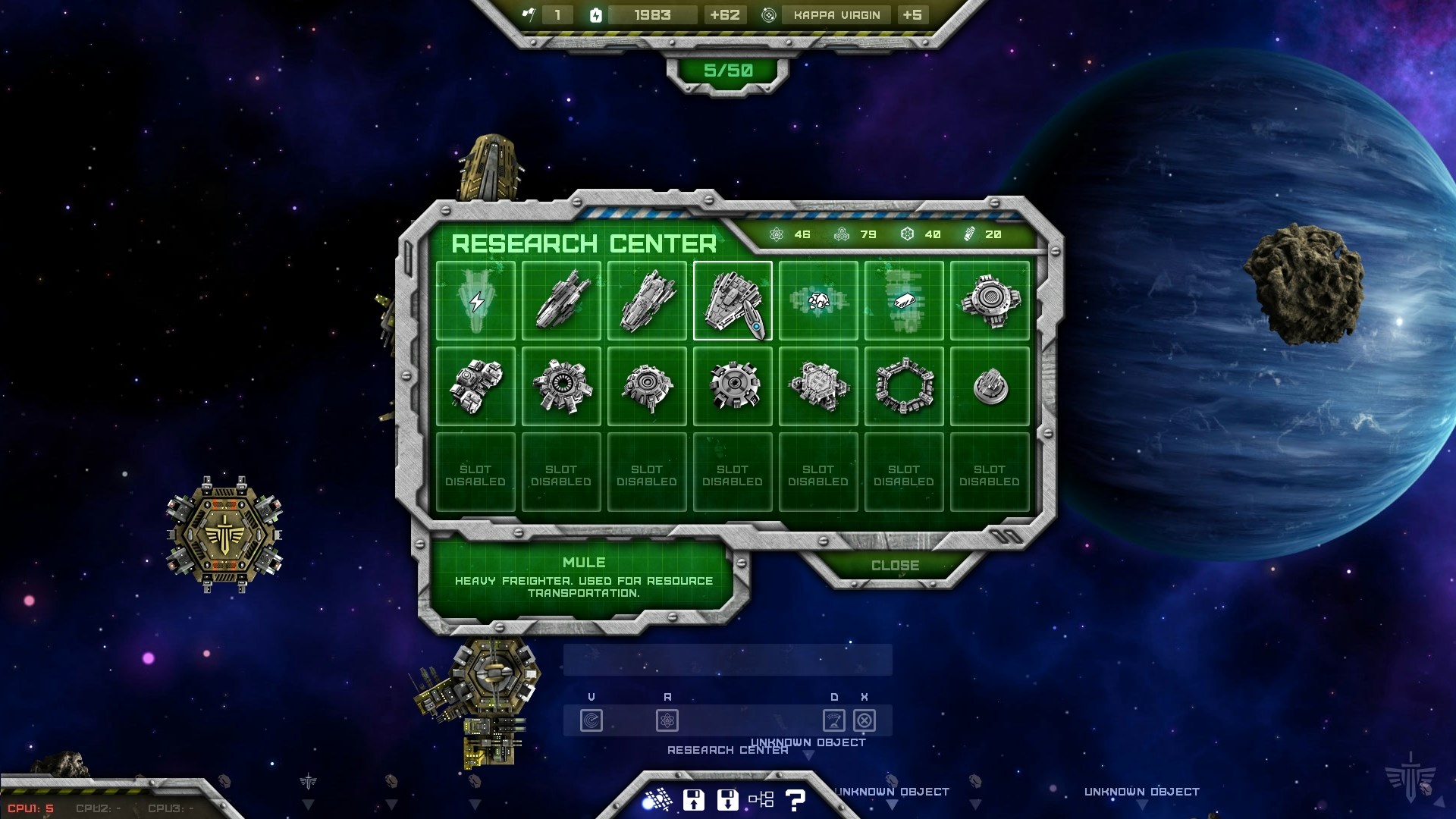
Task: Click the question mark help icon
Action: [794, 798]
